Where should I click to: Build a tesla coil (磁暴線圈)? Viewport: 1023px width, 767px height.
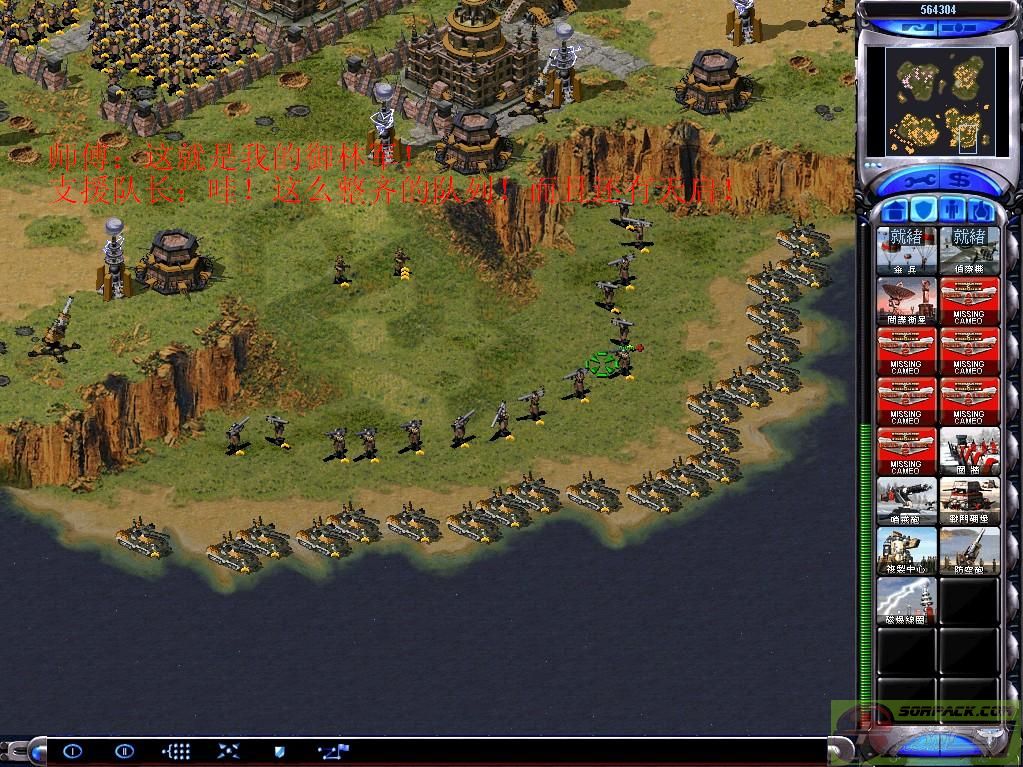pyautogui.click(x=907, y=601)
